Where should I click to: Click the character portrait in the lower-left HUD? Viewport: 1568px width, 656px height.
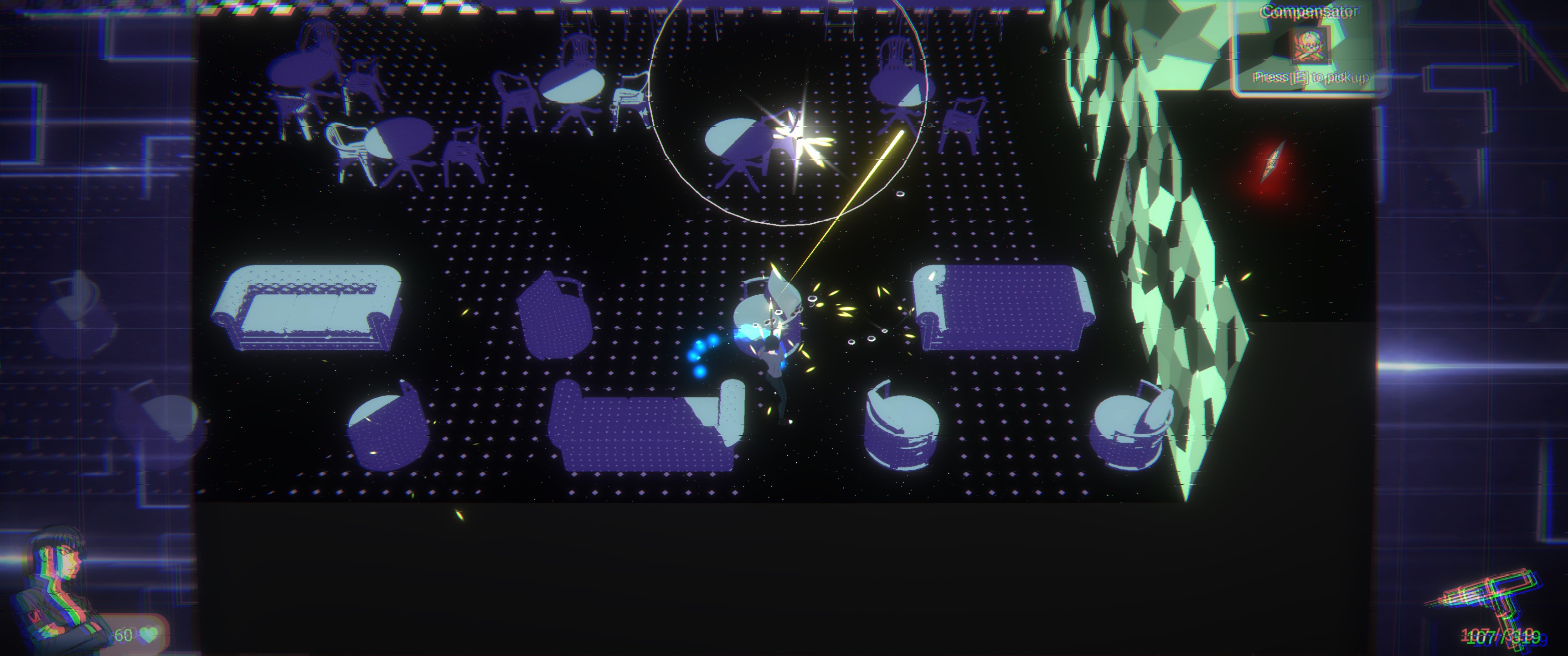point(52,584)
